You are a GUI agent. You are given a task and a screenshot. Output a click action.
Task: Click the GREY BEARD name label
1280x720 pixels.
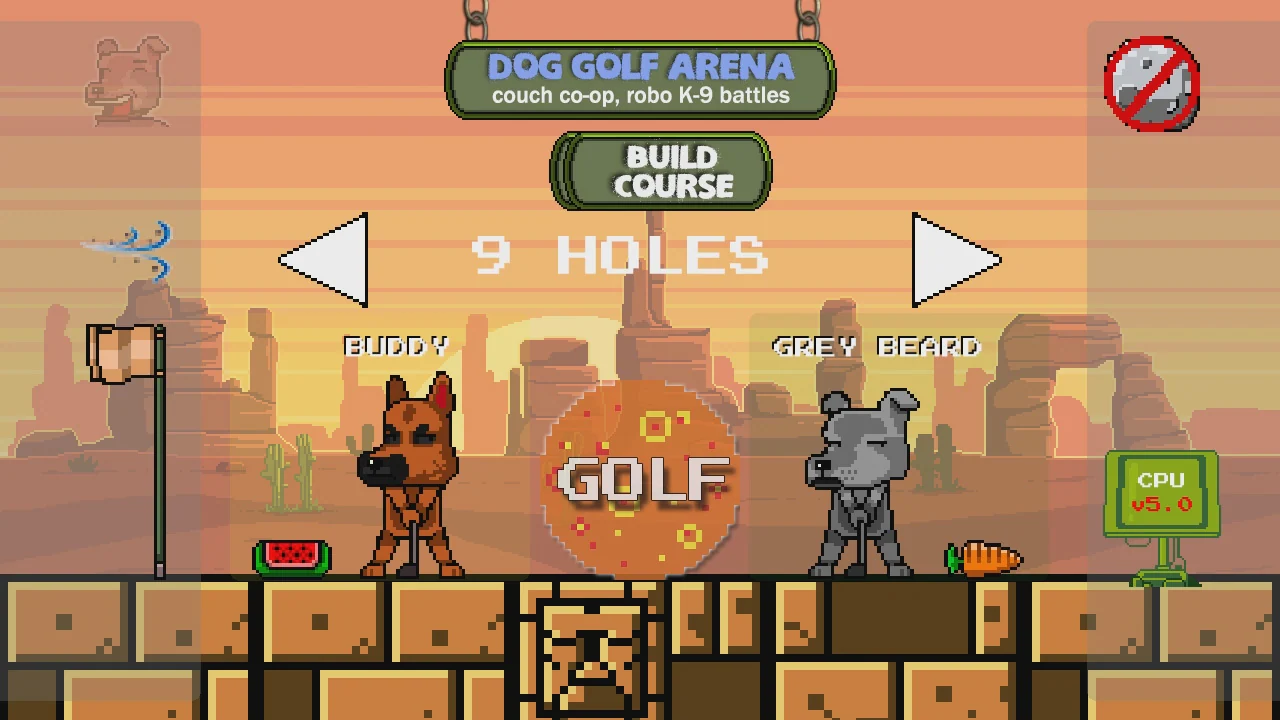pyautogui.click(x=875, y=346)
